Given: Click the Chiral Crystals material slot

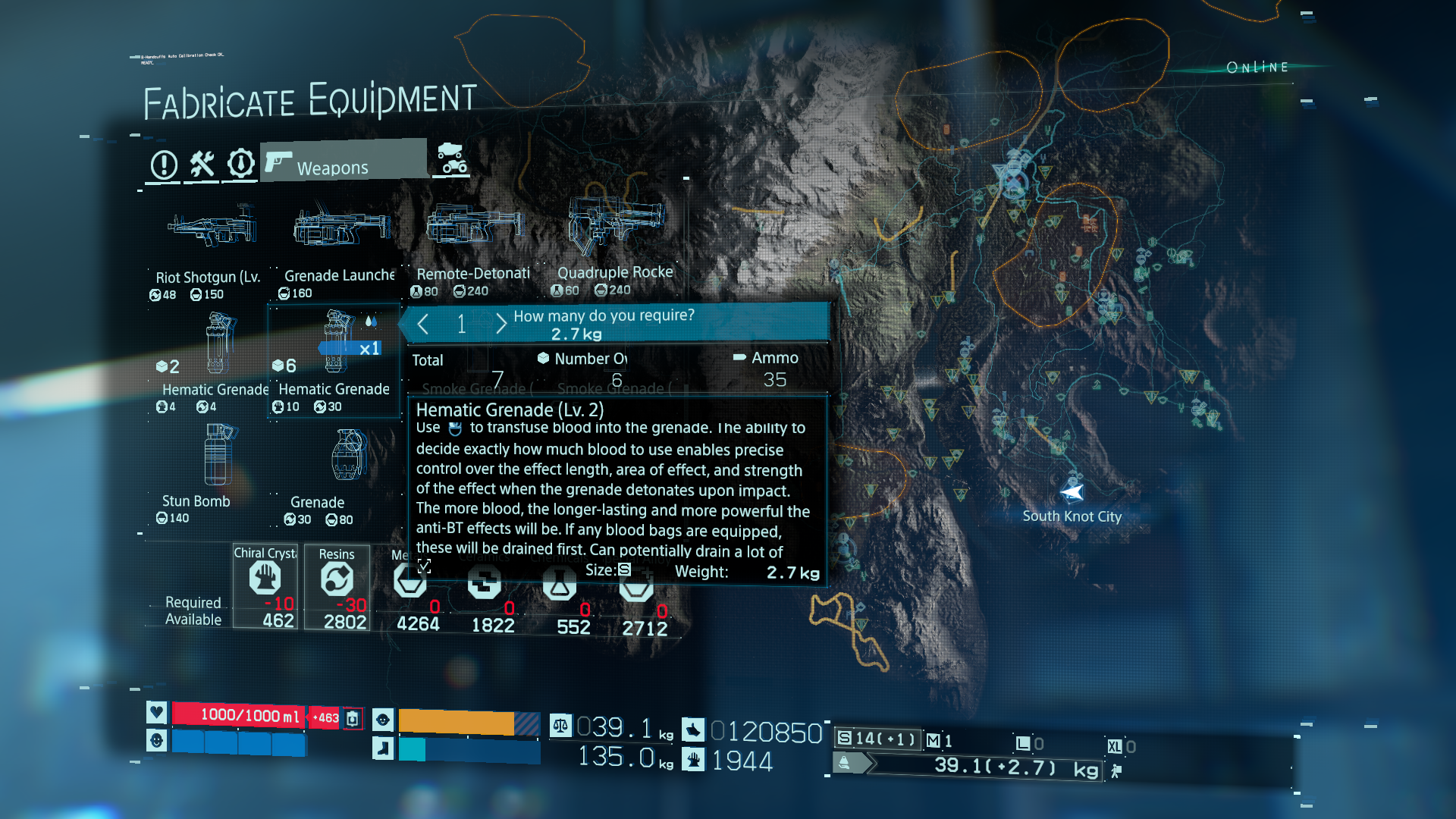Looking at the screenshot, I should point(265,585).
